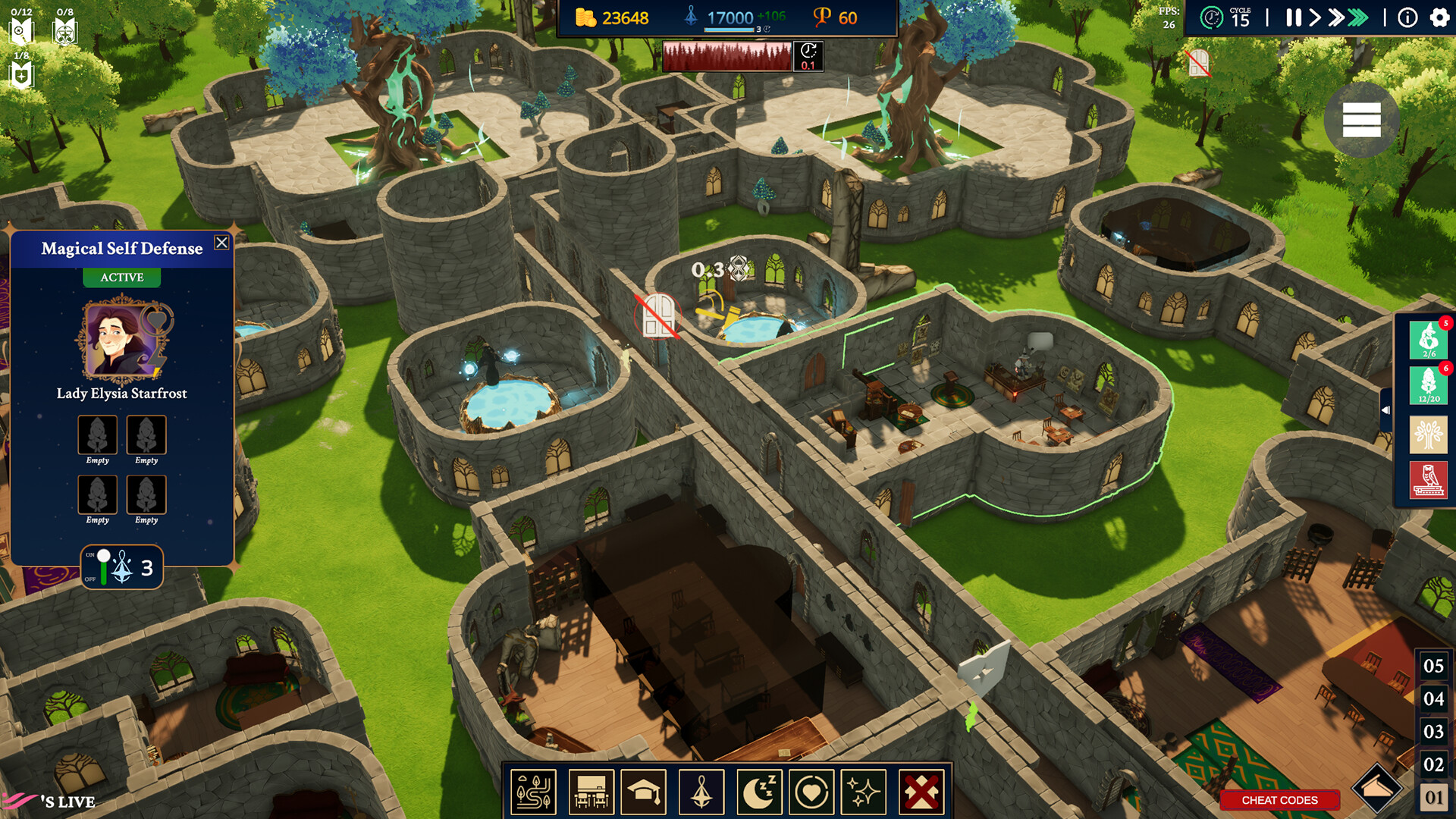Open the classroom desks build category
The image size is (1456, 819).
591,792
